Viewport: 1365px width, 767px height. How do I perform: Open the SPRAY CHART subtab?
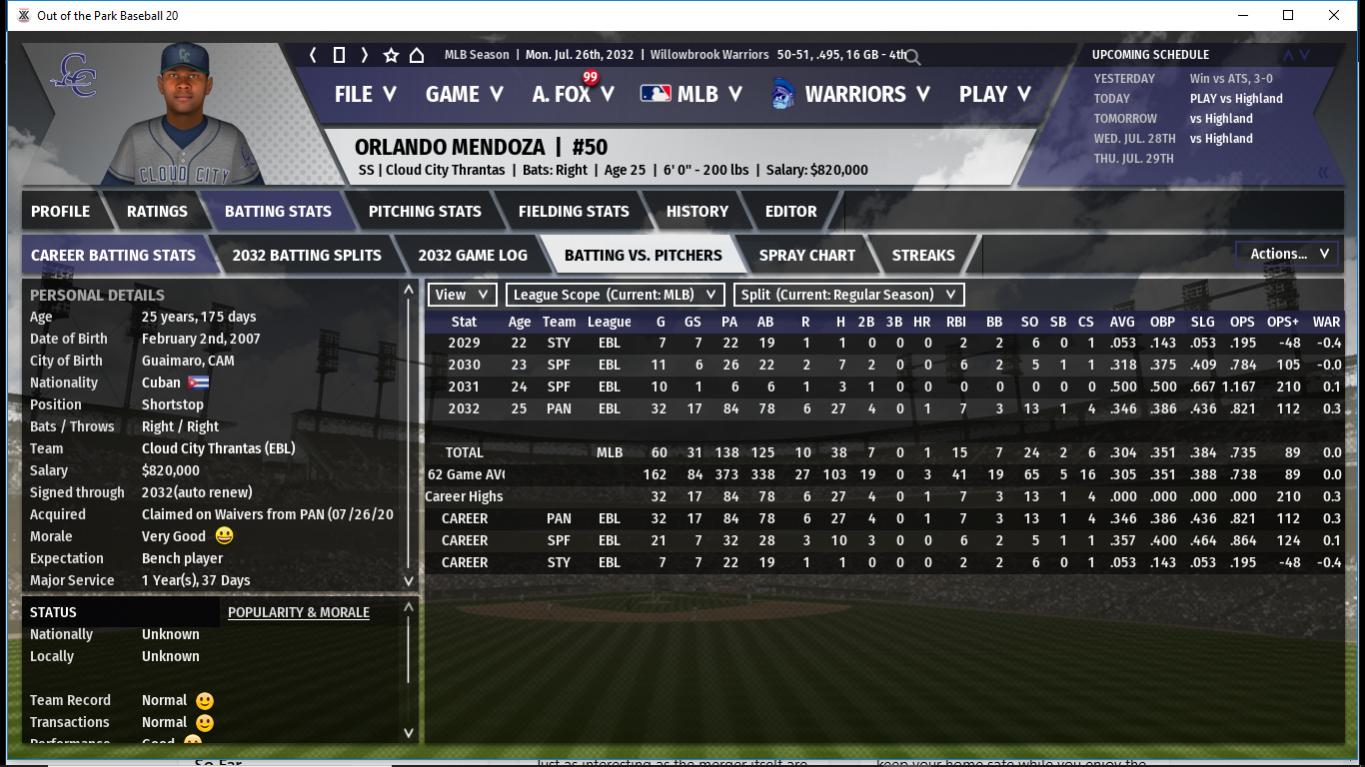[806, 255]
